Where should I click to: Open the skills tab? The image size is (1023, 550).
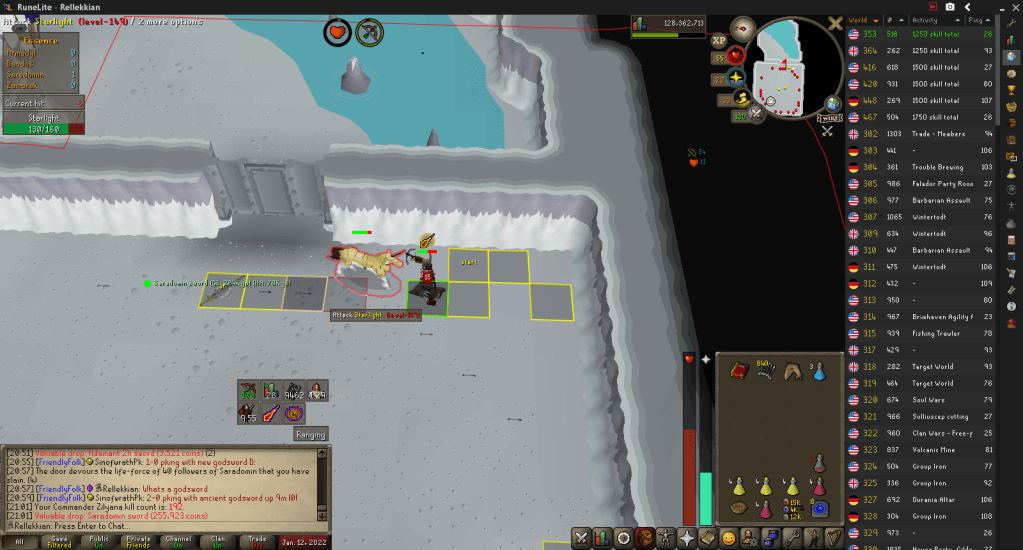603,538
